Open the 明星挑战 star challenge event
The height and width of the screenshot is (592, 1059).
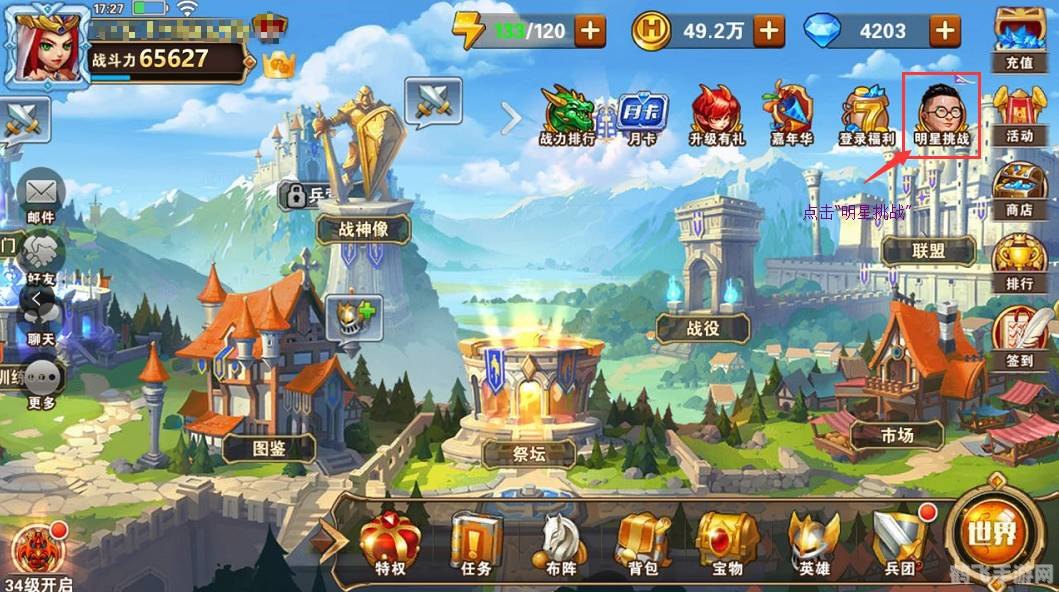941,113
